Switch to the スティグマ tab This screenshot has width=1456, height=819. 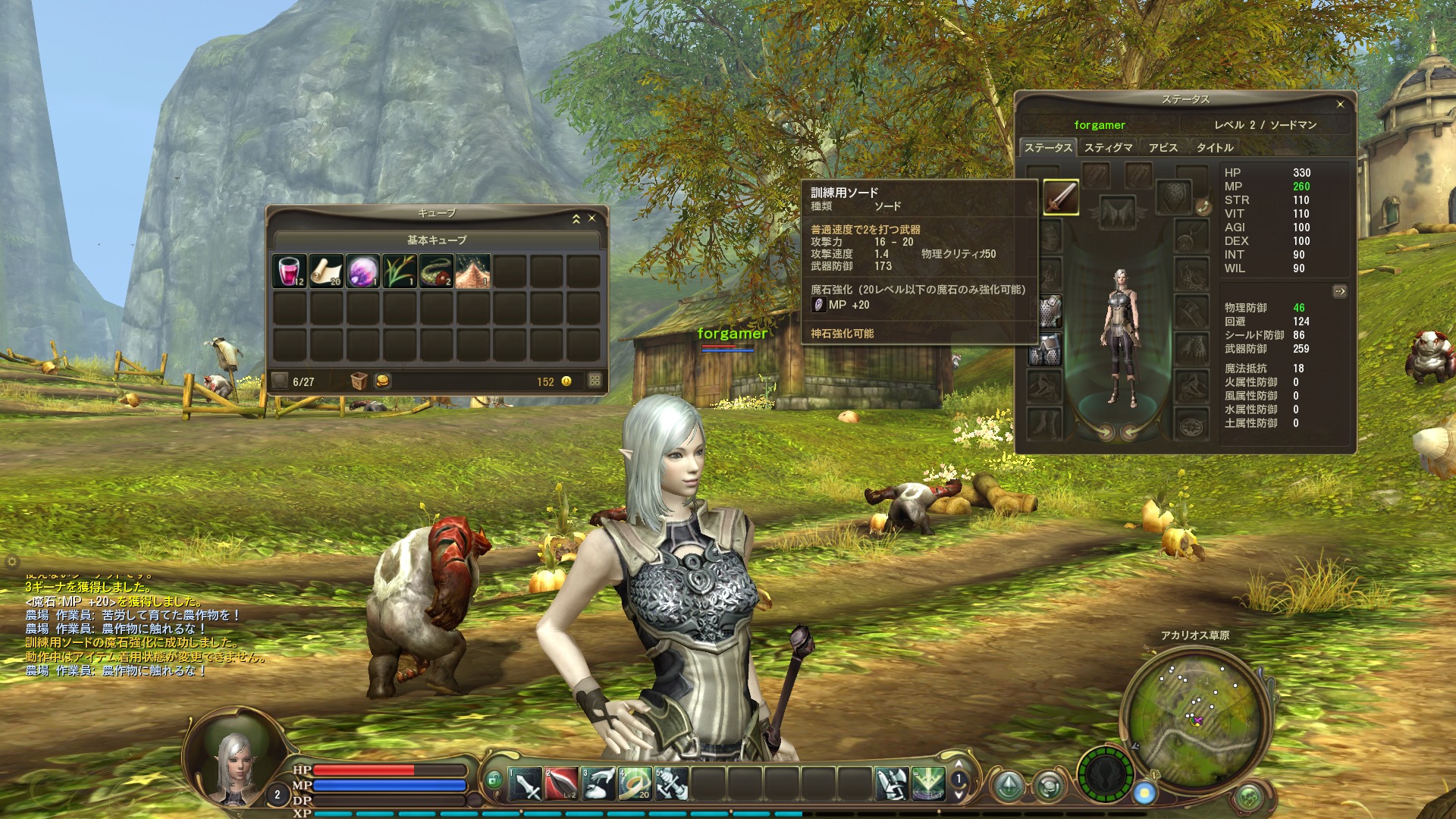point(1108,148)
